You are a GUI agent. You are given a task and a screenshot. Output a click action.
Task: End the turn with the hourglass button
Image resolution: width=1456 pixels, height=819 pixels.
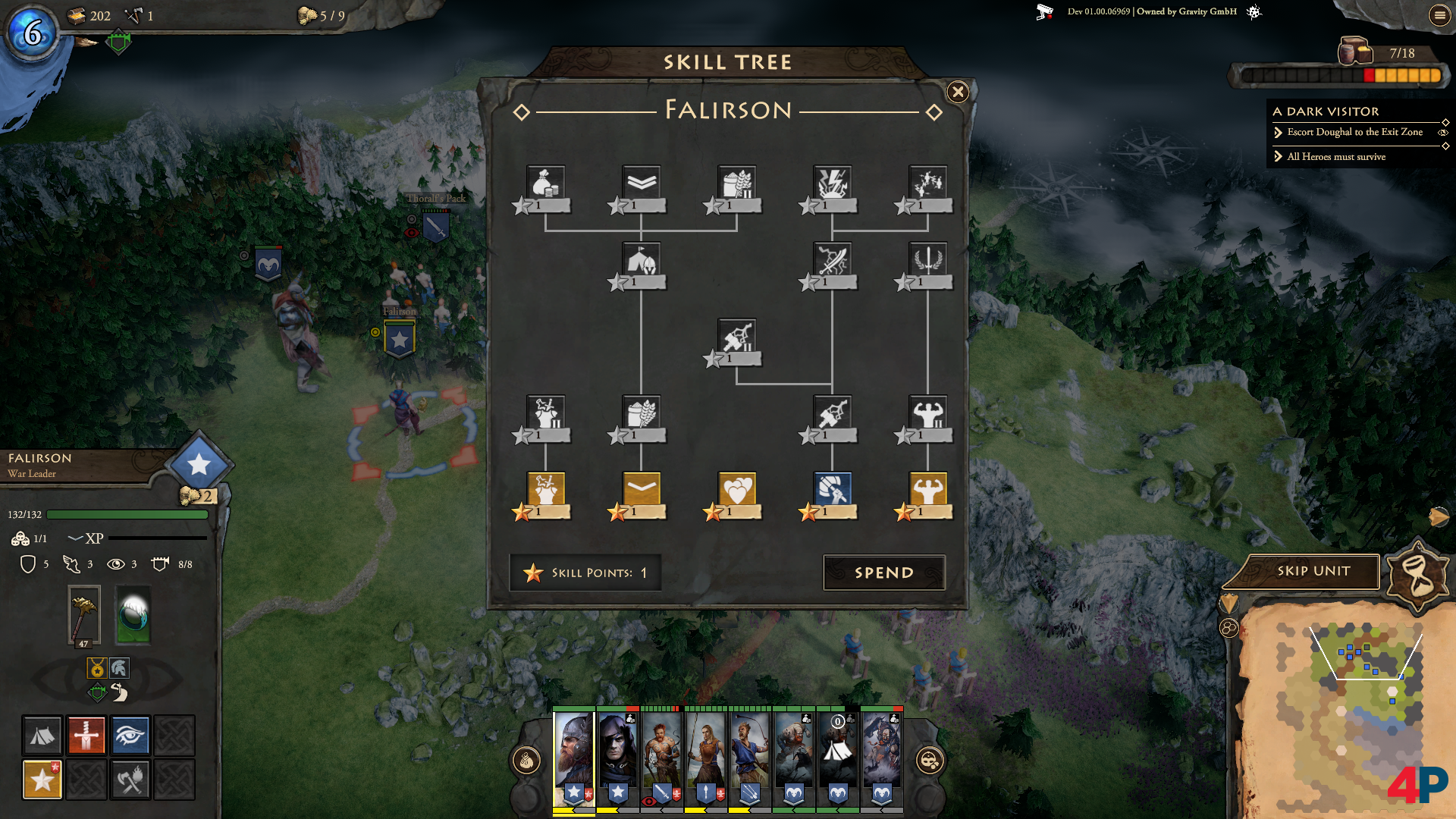click(x=1417, y=575)
